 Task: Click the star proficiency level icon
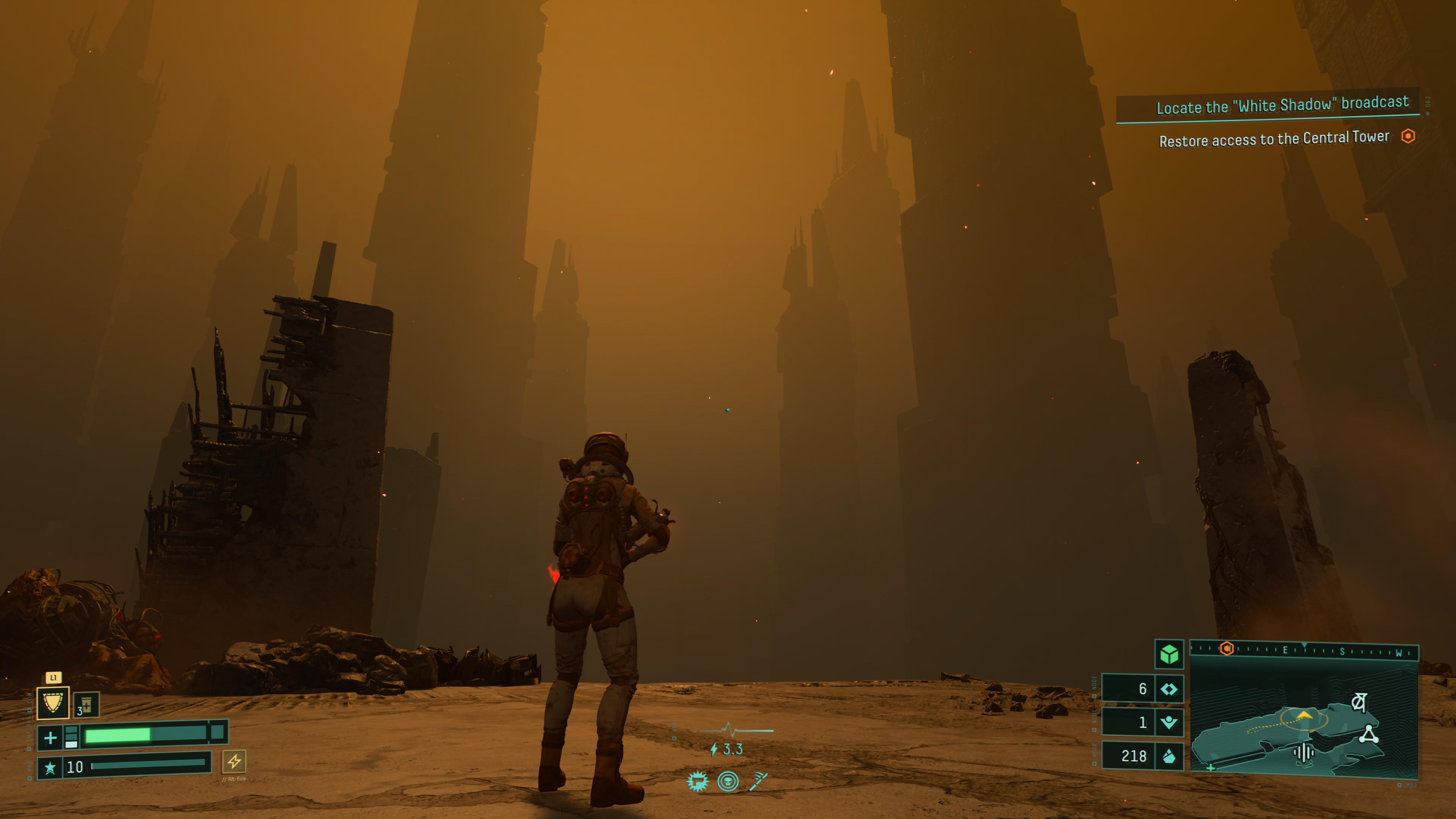click(x=50, y=767)
